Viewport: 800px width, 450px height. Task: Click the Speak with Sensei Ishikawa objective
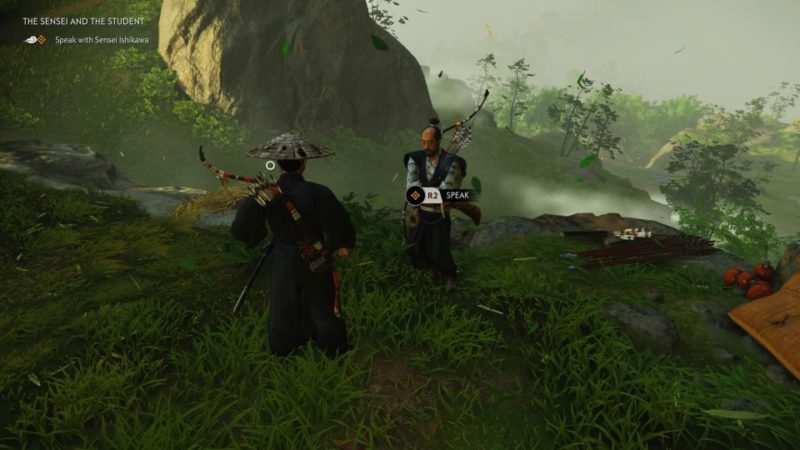101,39
